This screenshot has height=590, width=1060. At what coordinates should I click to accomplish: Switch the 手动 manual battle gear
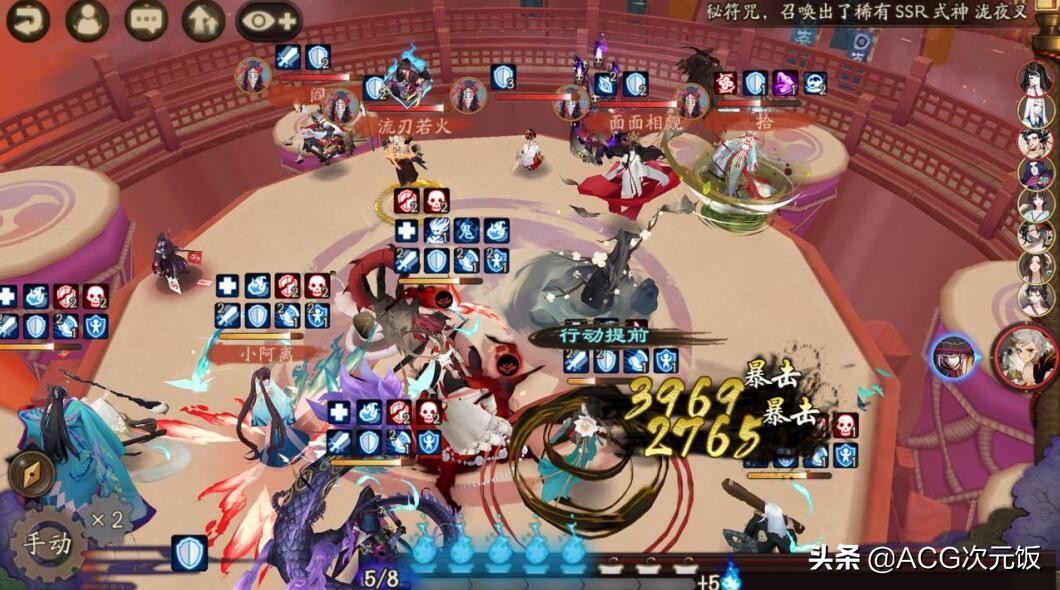click(47, 545)
